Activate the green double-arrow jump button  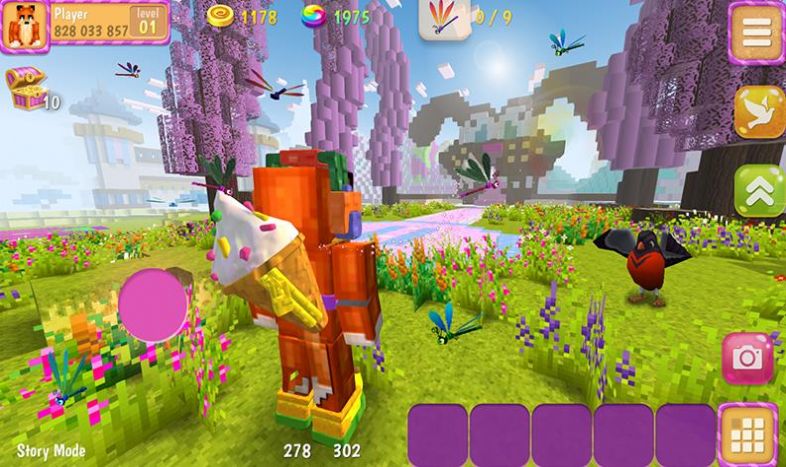(759, 191)
